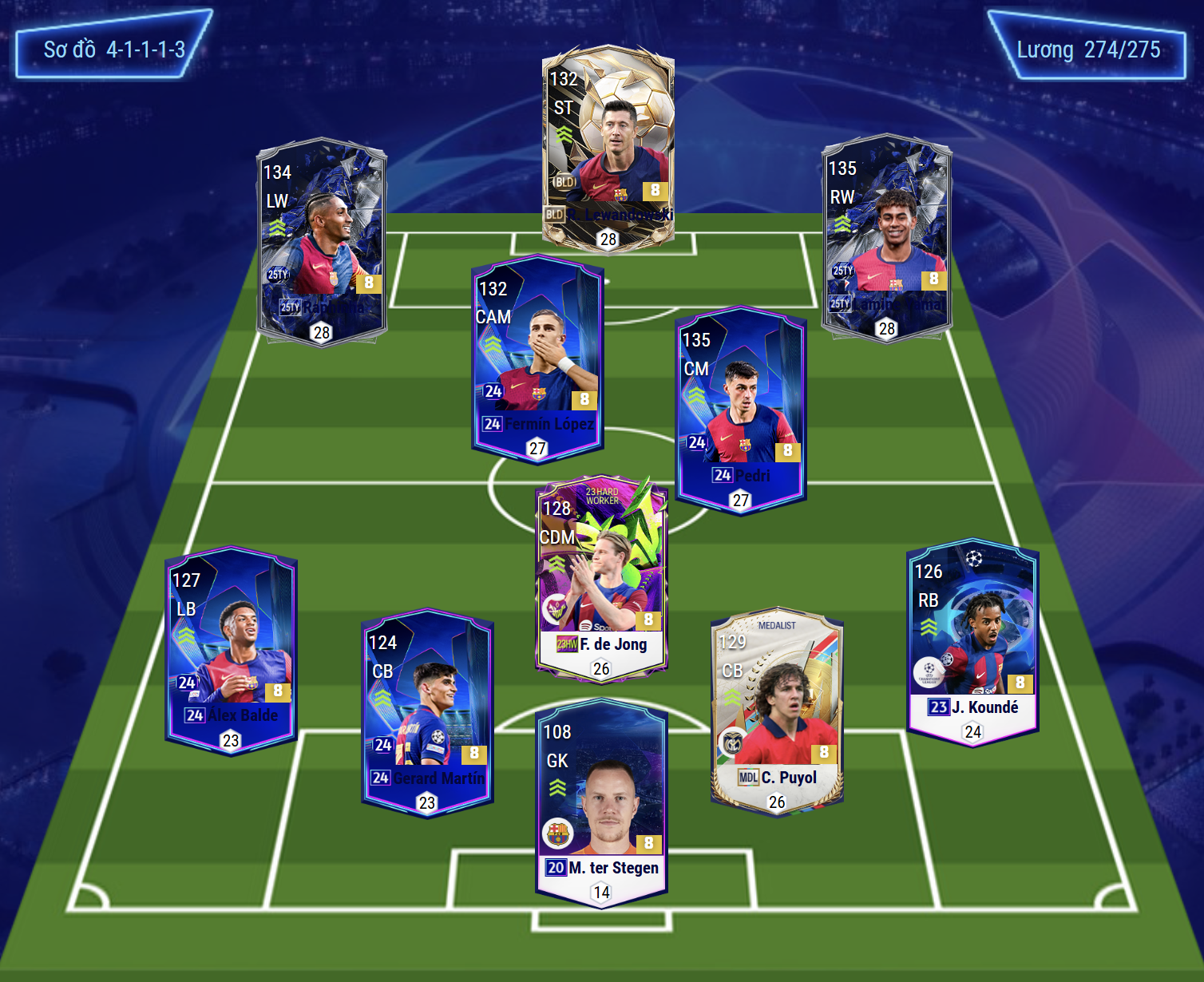Viewport: 1204px width, 982px height.
Task: Select the Lewandowski ST card
Action: [x=608, y=148]
